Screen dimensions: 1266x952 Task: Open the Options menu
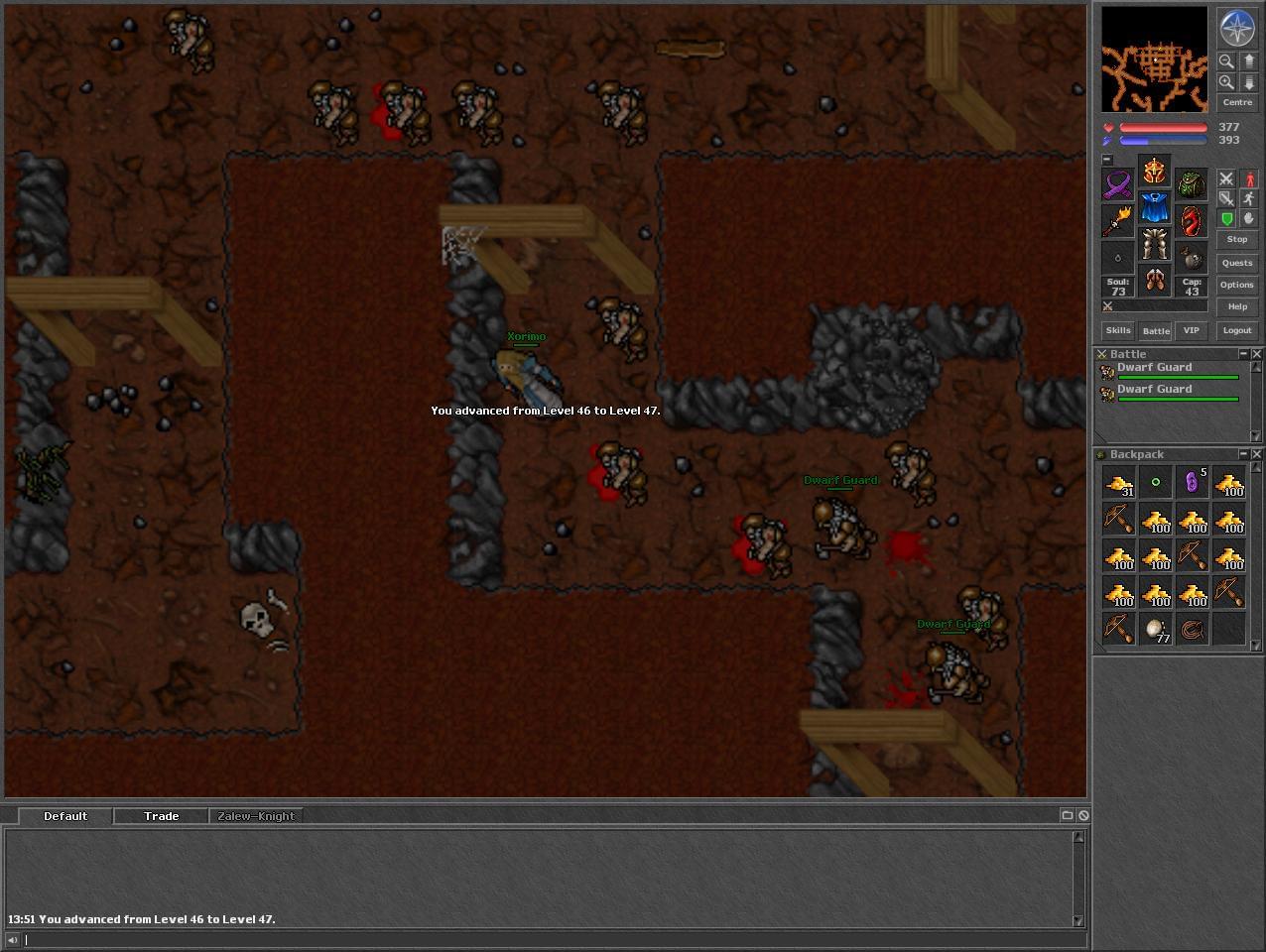pos(1236,285)
